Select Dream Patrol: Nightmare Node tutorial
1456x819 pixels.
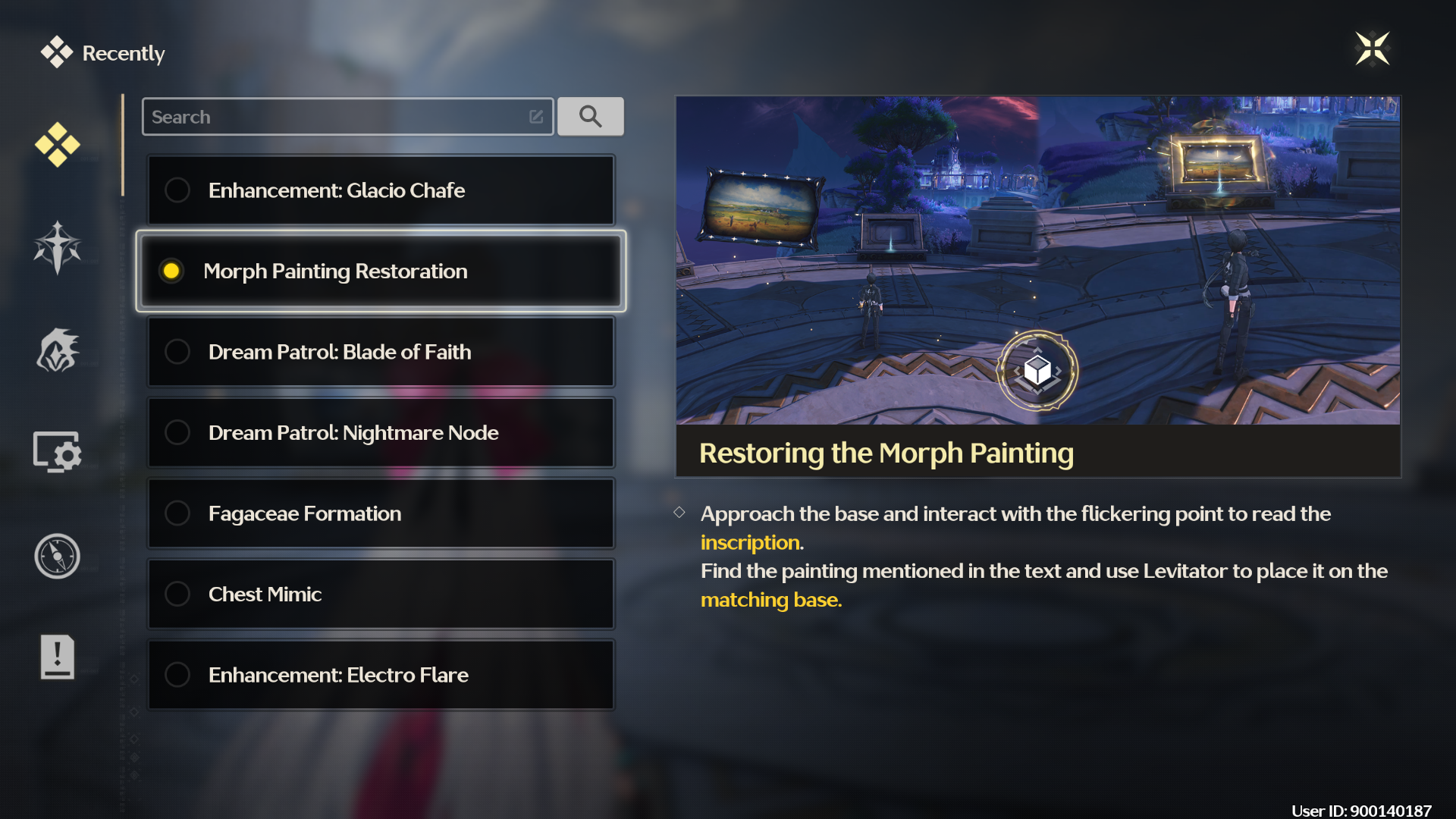coord(381,433)
